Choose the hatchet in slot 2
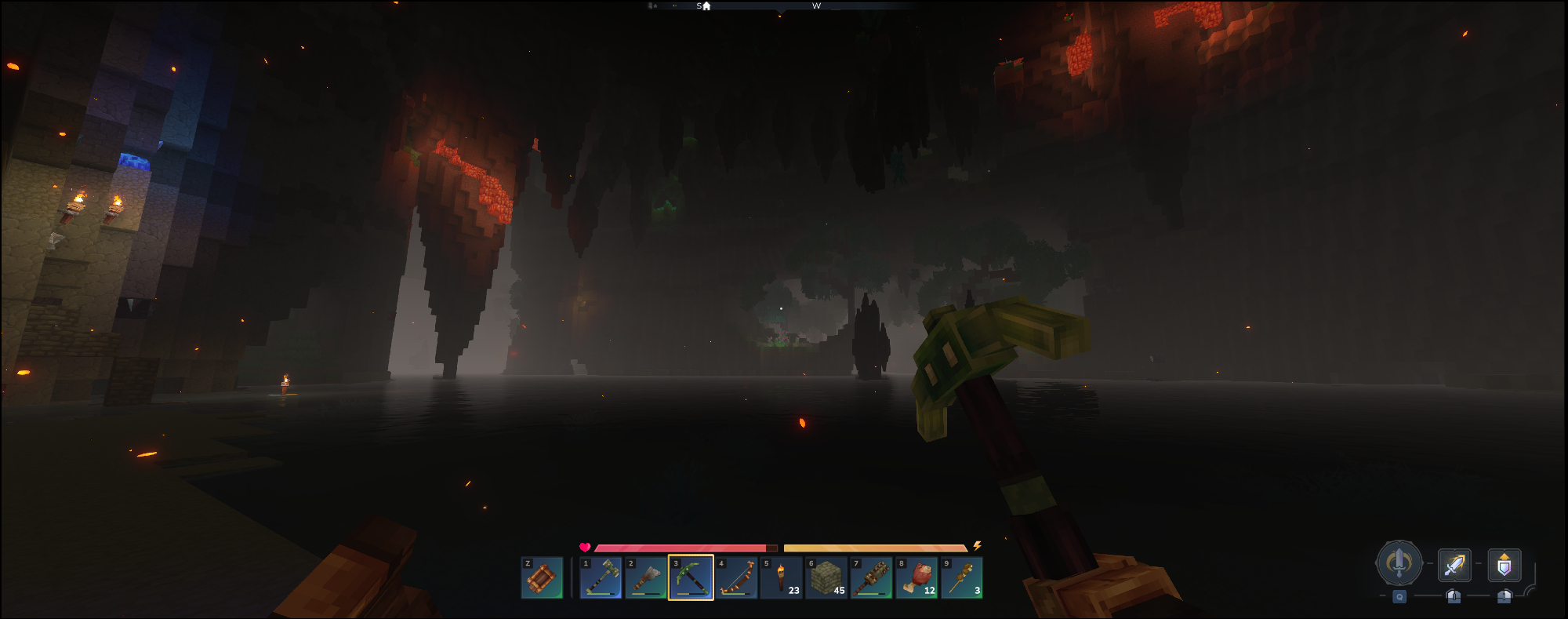Screen dimensions: 1568x619 [646, 578]
